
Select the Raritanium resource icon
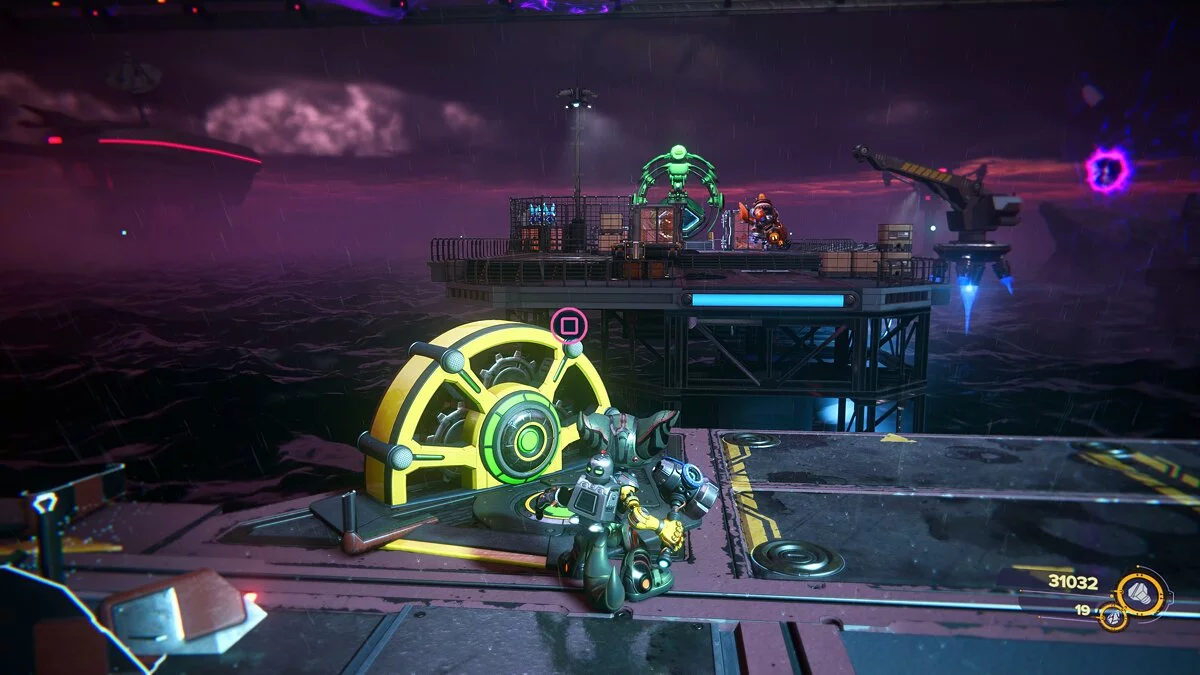click(1111, 616)
